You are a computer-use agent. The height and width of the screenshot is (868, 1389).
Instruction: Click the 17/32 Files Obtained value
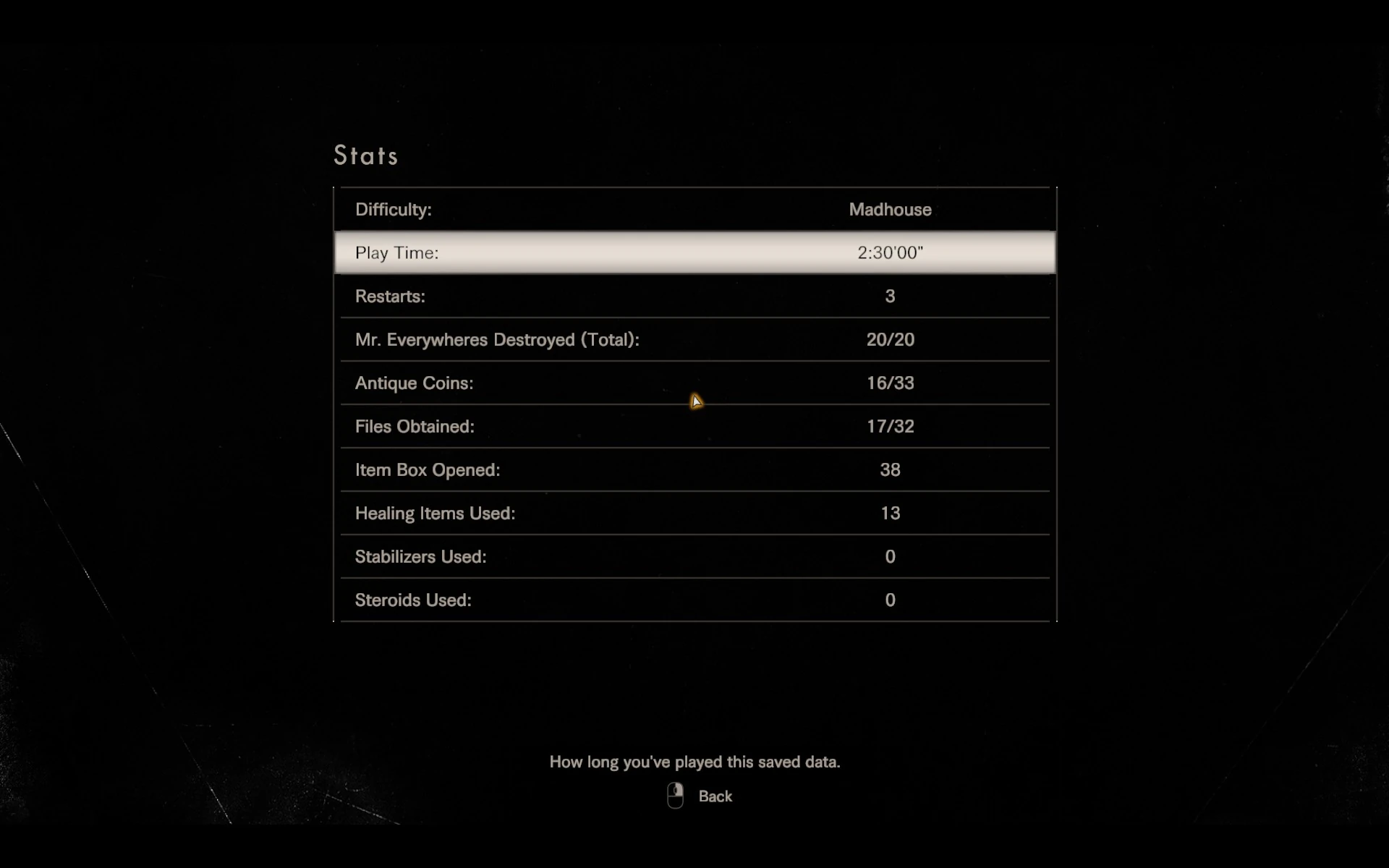click(x=890, y=426)
